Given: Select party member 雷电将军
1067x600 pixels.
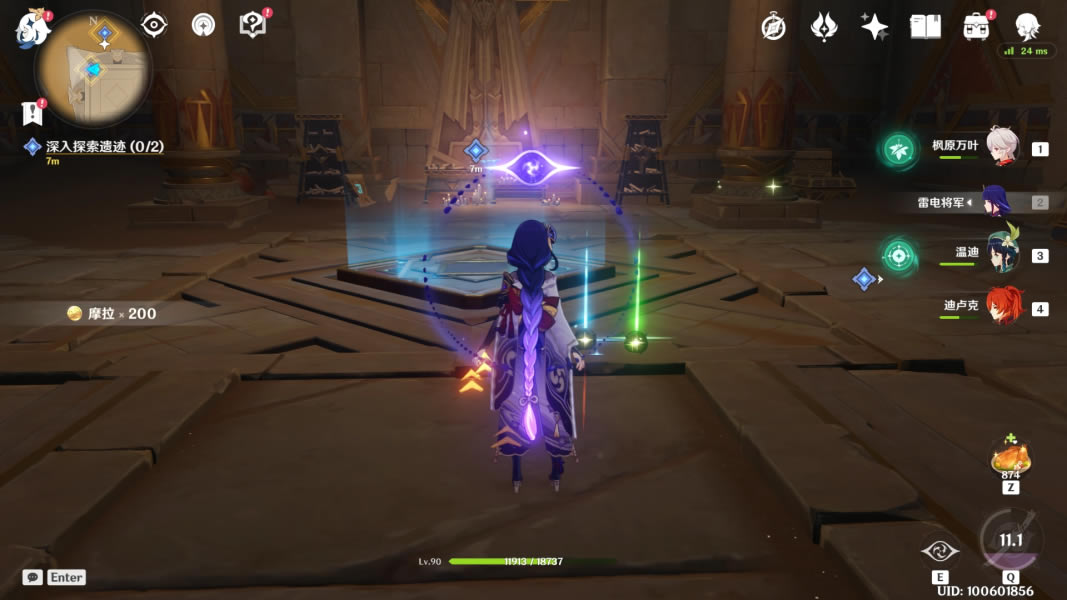Looking at the screenshot, I should pos(996,201).
